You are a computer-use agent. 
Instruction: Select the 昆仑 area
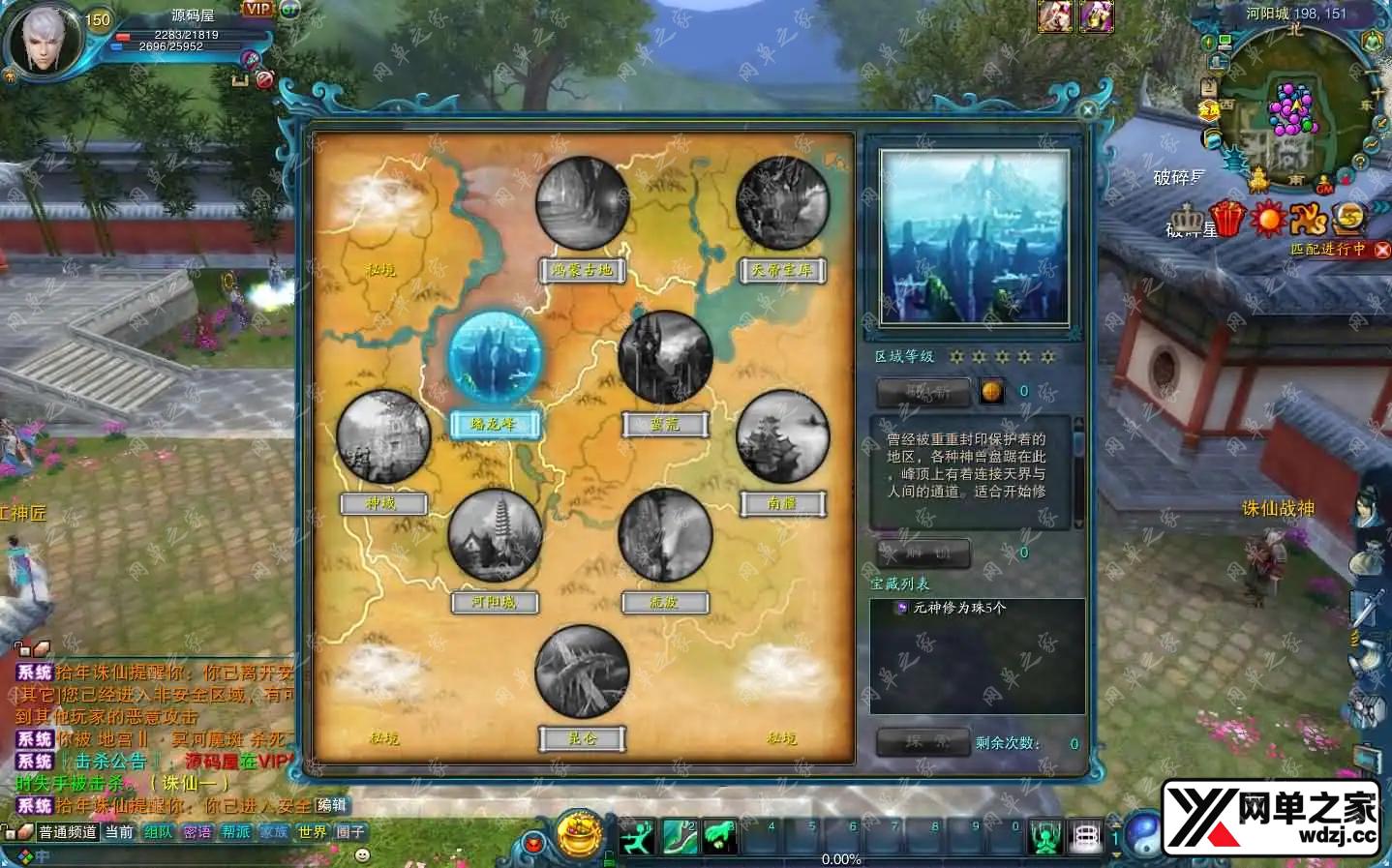pos(582,672)
